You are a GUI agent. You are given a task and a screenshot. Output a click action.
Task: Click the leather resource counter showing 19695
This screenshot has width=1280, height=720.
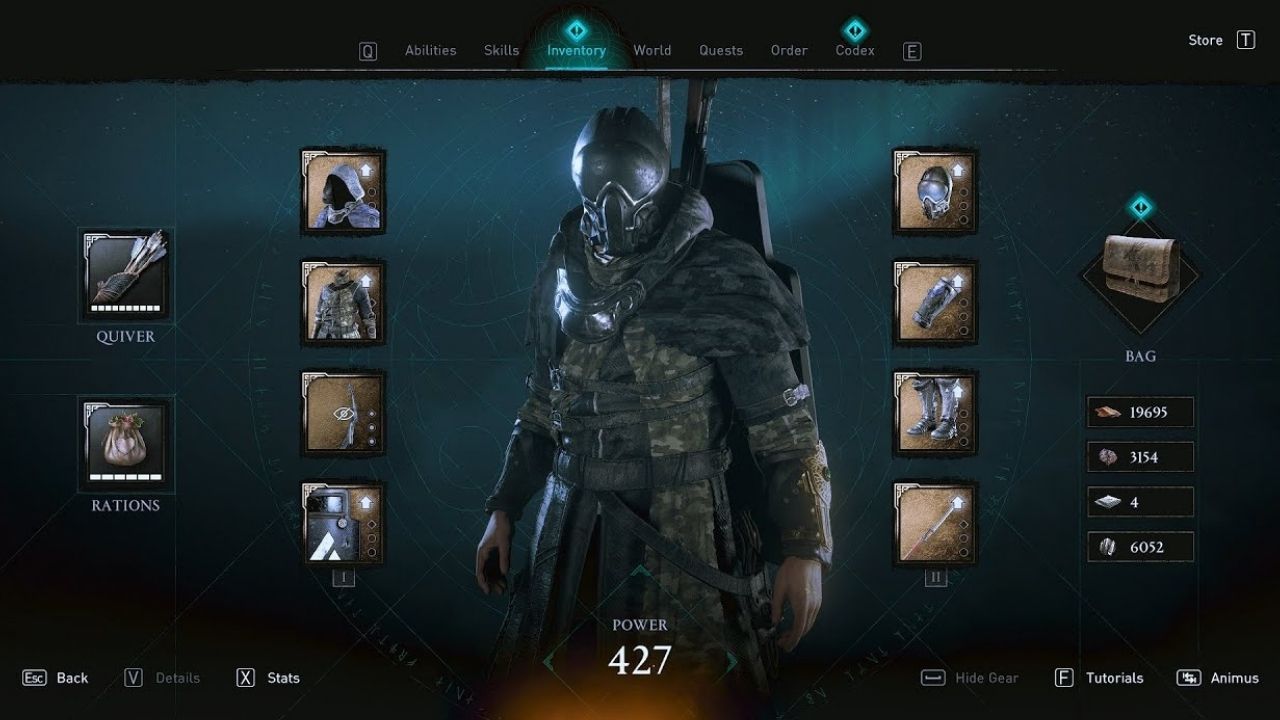[1140, 411]
